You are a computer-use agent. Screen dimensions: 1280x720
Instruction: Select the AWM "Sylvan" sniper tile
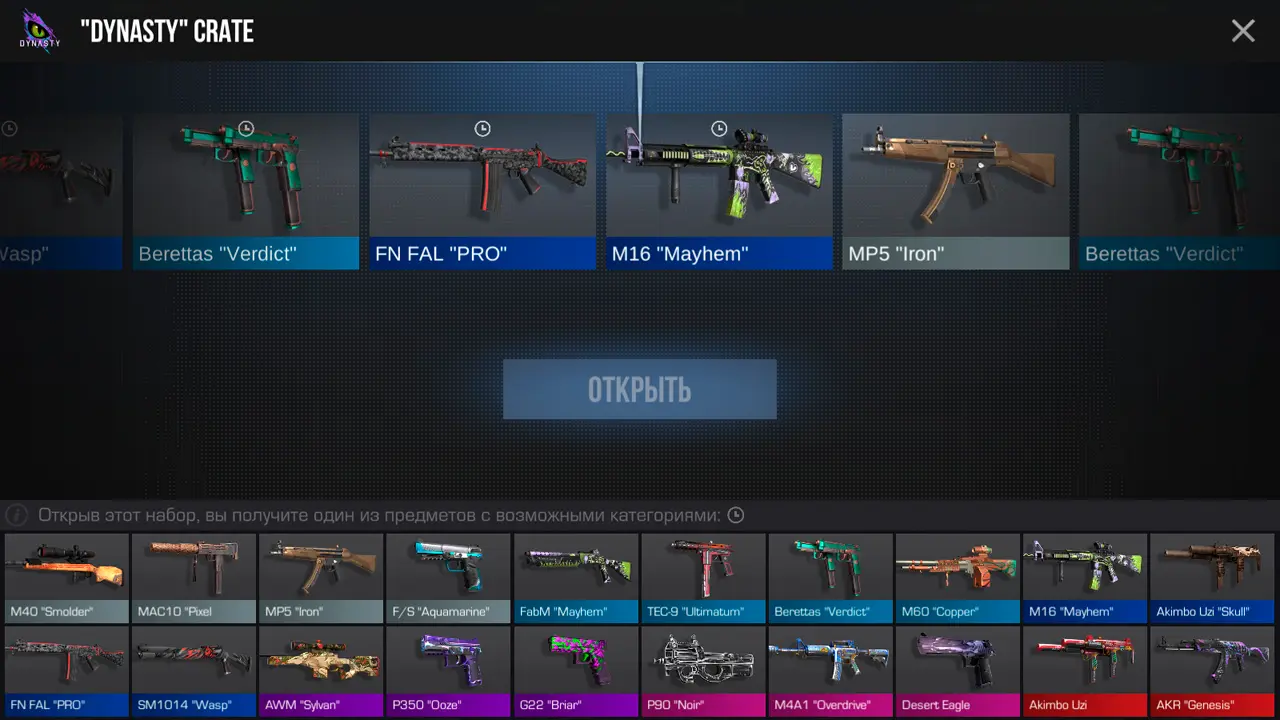321,671
